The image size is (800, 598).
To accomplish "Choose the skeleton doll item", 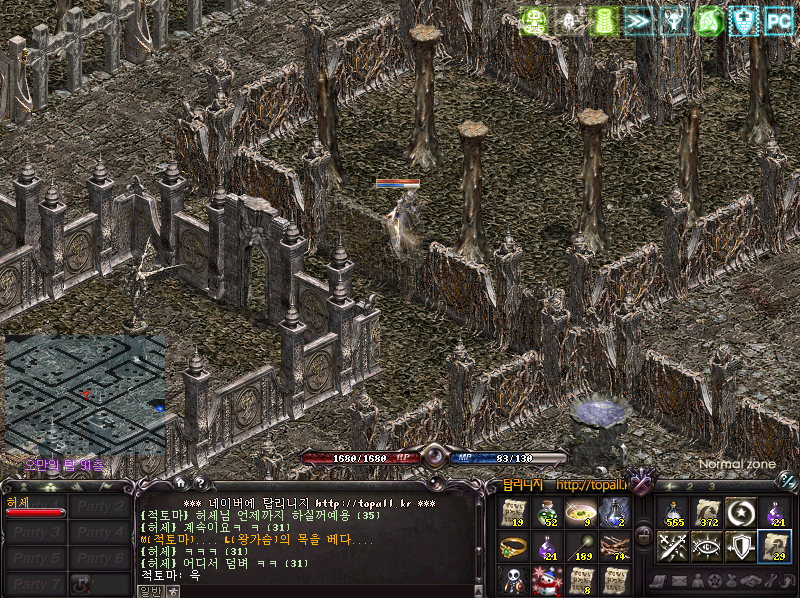I will (x=513, y=580).
